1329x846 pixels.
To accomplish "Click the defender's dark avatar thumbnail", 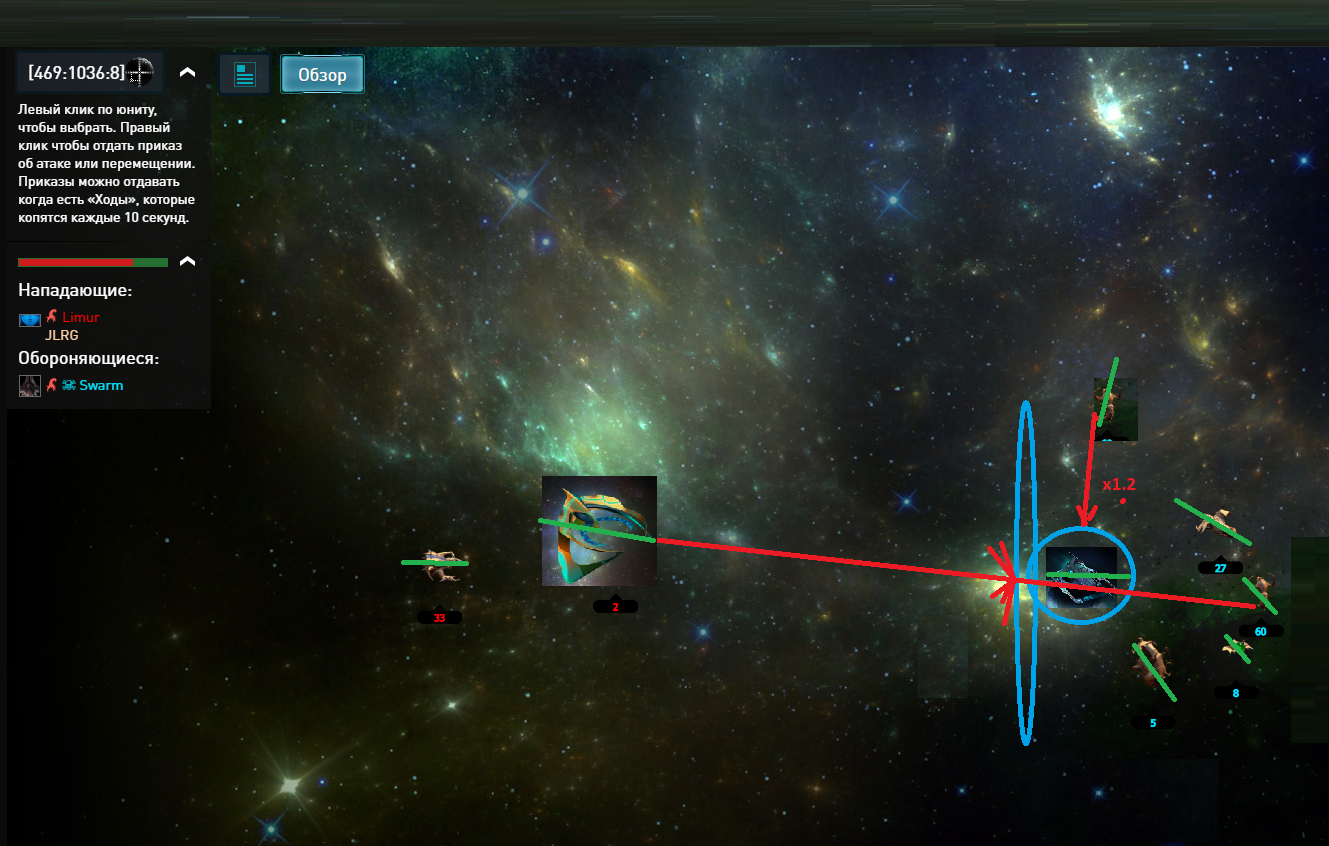I will pos(29,386).
